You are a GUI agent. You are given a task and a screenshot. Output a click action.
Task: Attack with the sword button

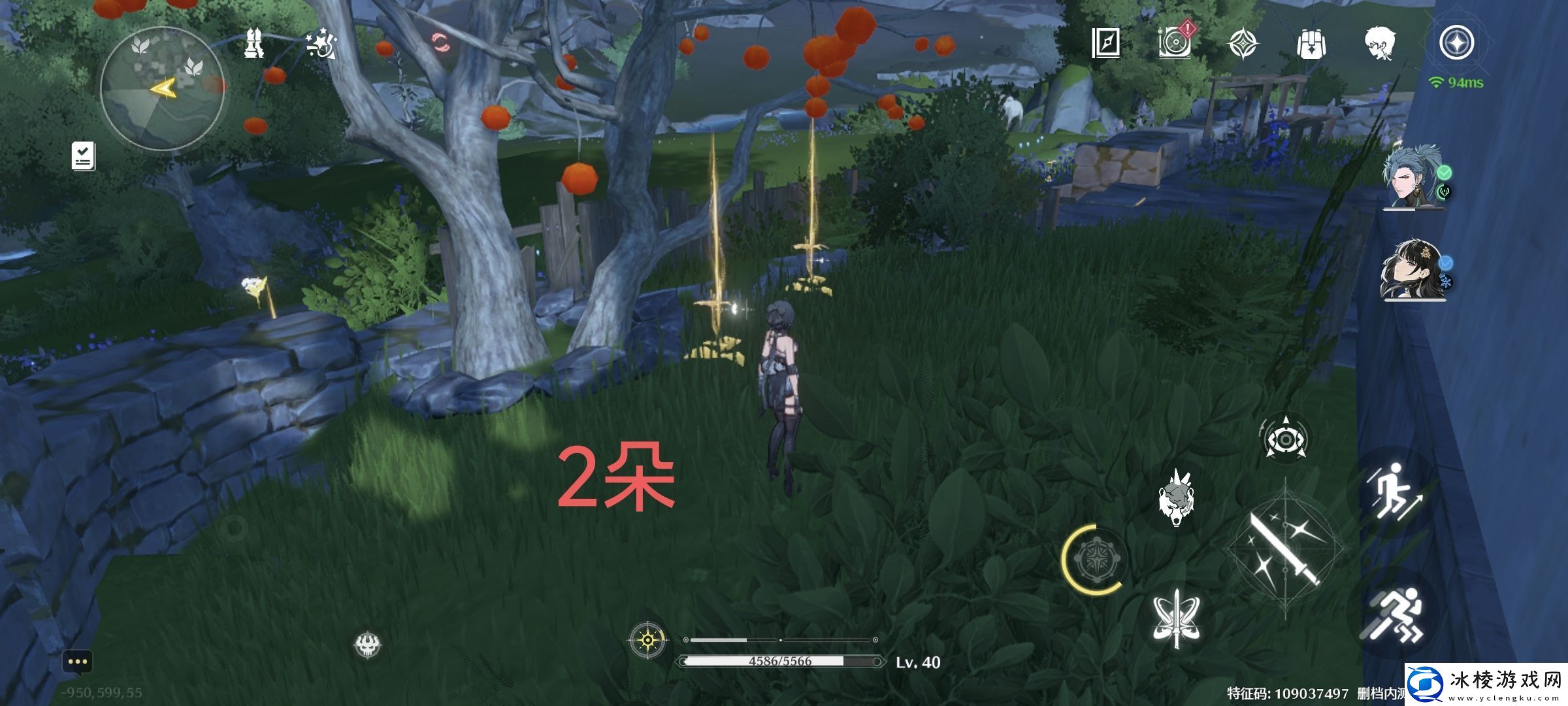(x=1284, y=549)
